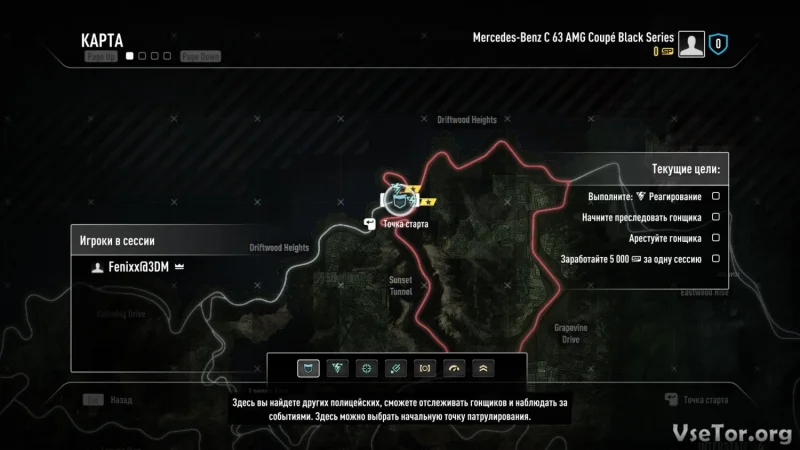
Task: Go back with the Назад button
Action: click(112, 399)
